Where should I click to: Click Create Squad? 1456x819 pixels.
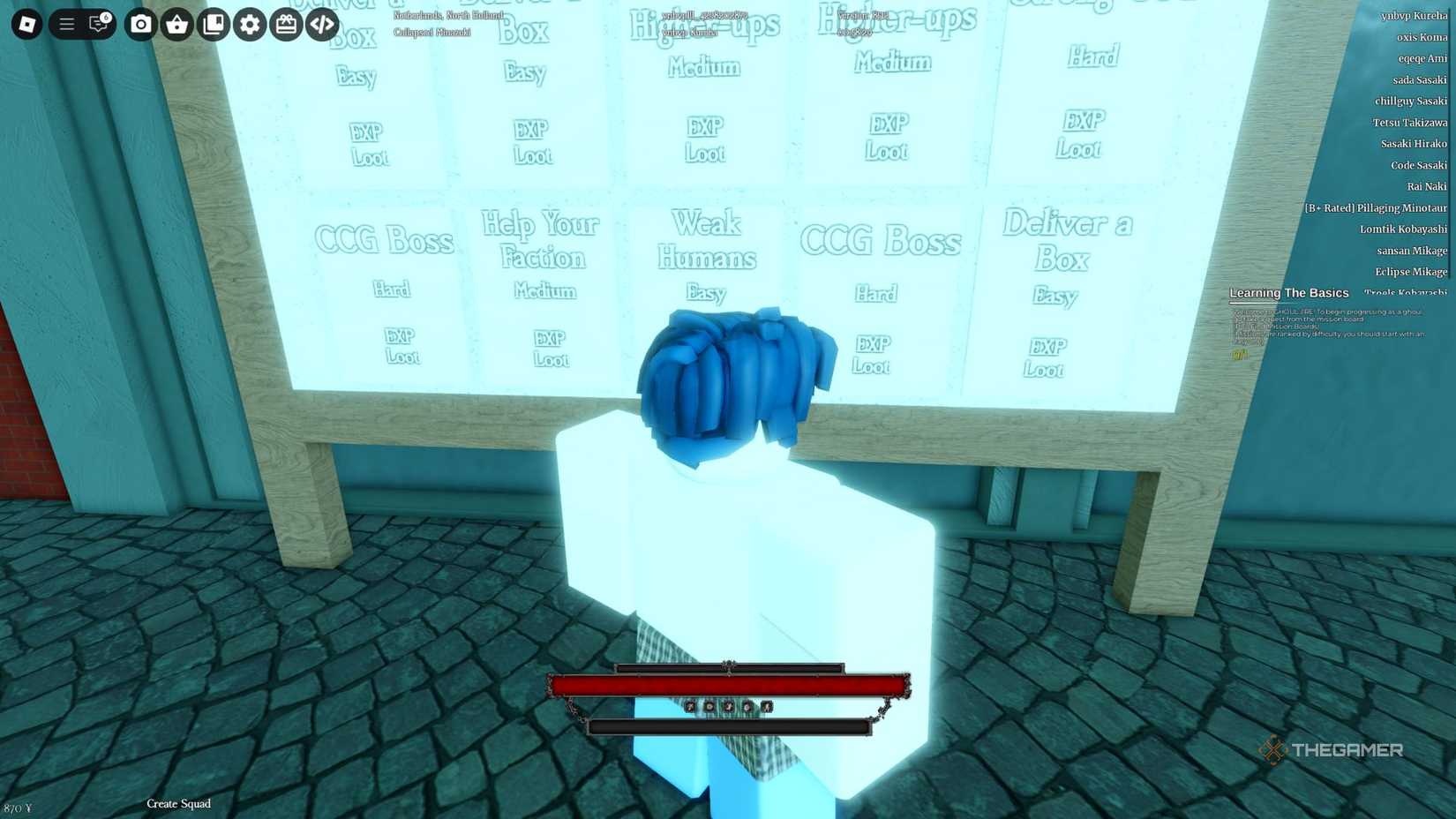coord(178,804)
